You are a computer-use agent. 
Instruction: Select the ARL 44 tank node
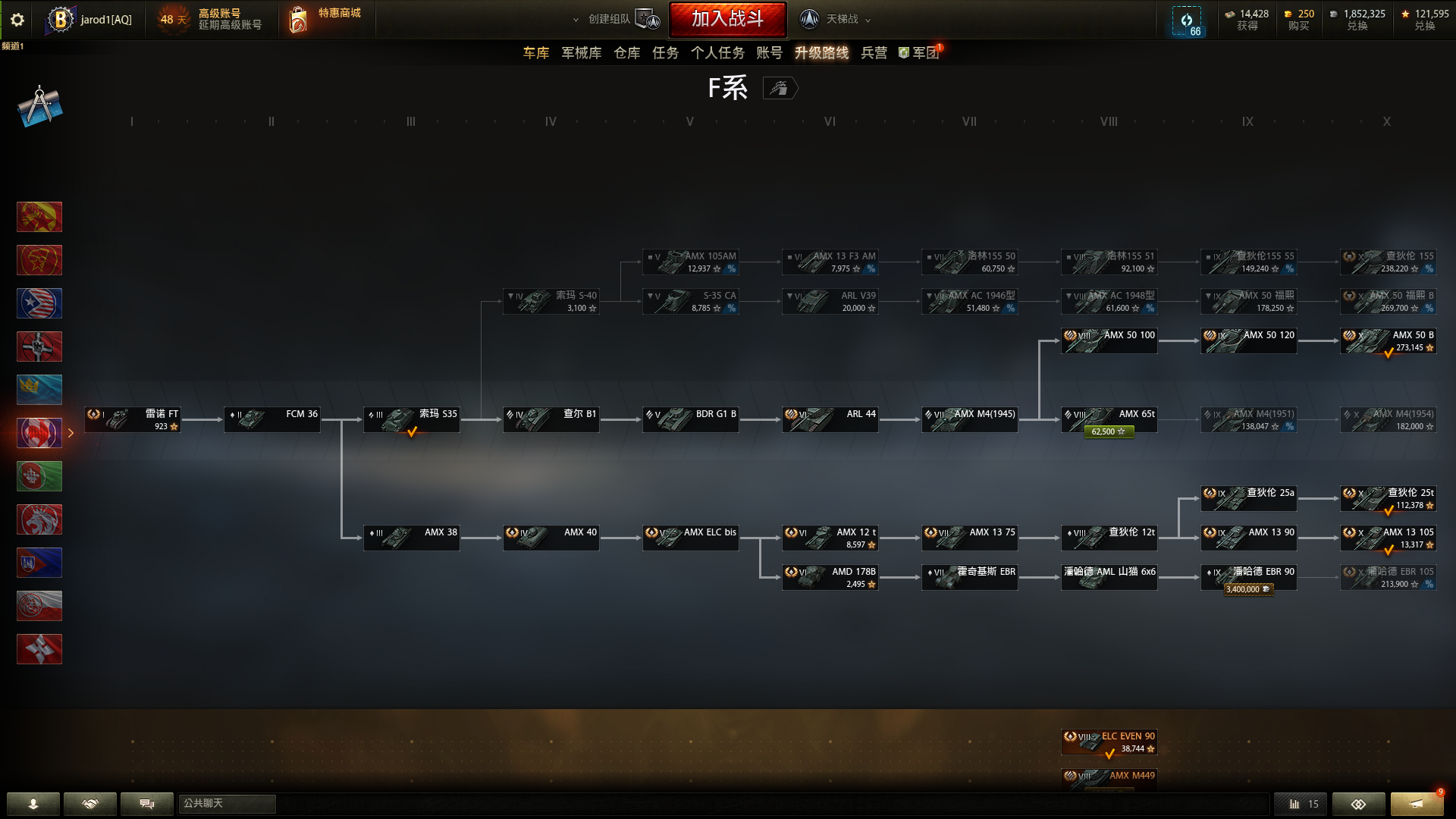click(830, 419)
